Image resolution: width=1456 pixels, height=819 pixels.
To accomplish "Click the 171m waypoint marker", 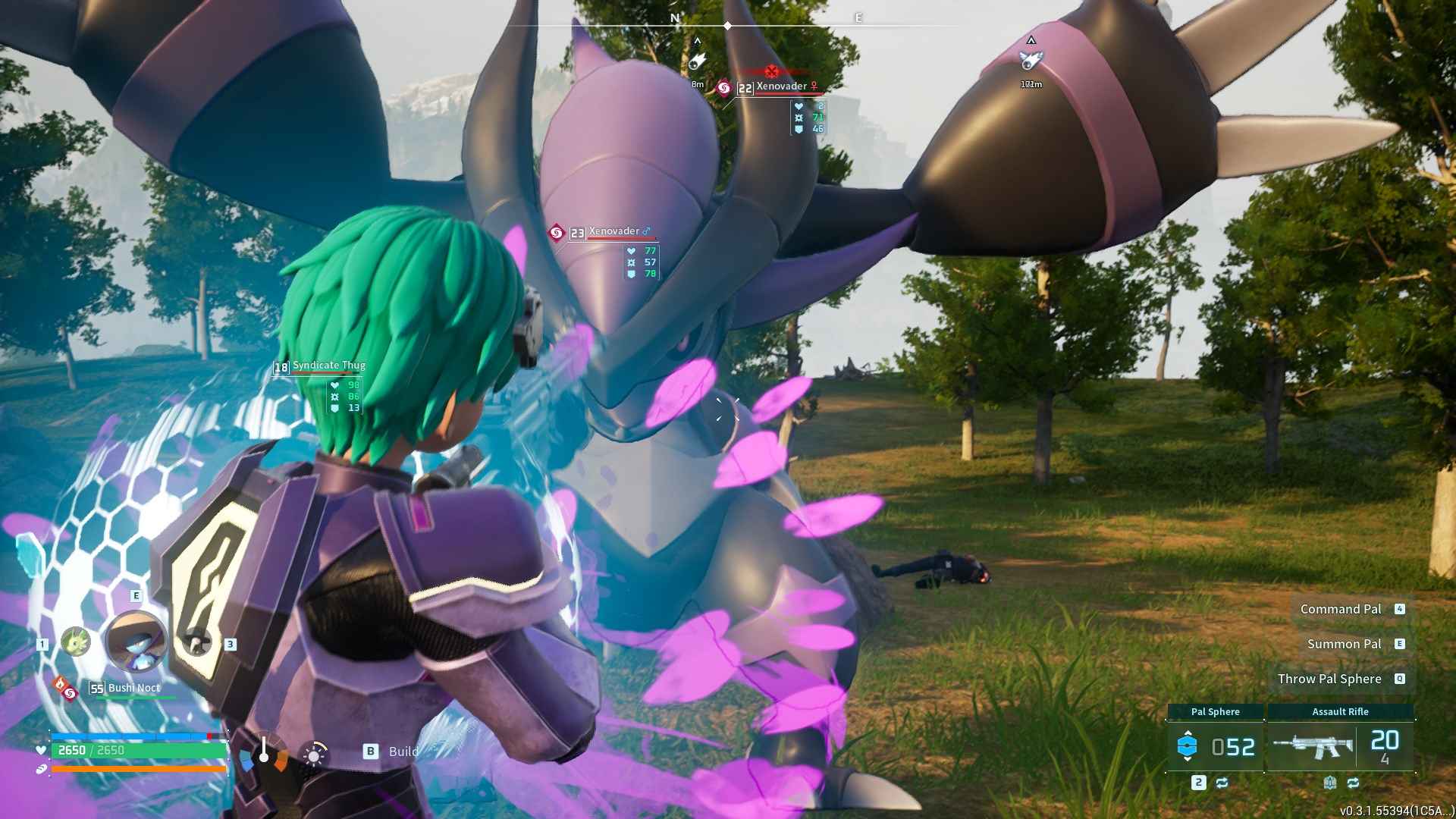I will pos(1031,61).
